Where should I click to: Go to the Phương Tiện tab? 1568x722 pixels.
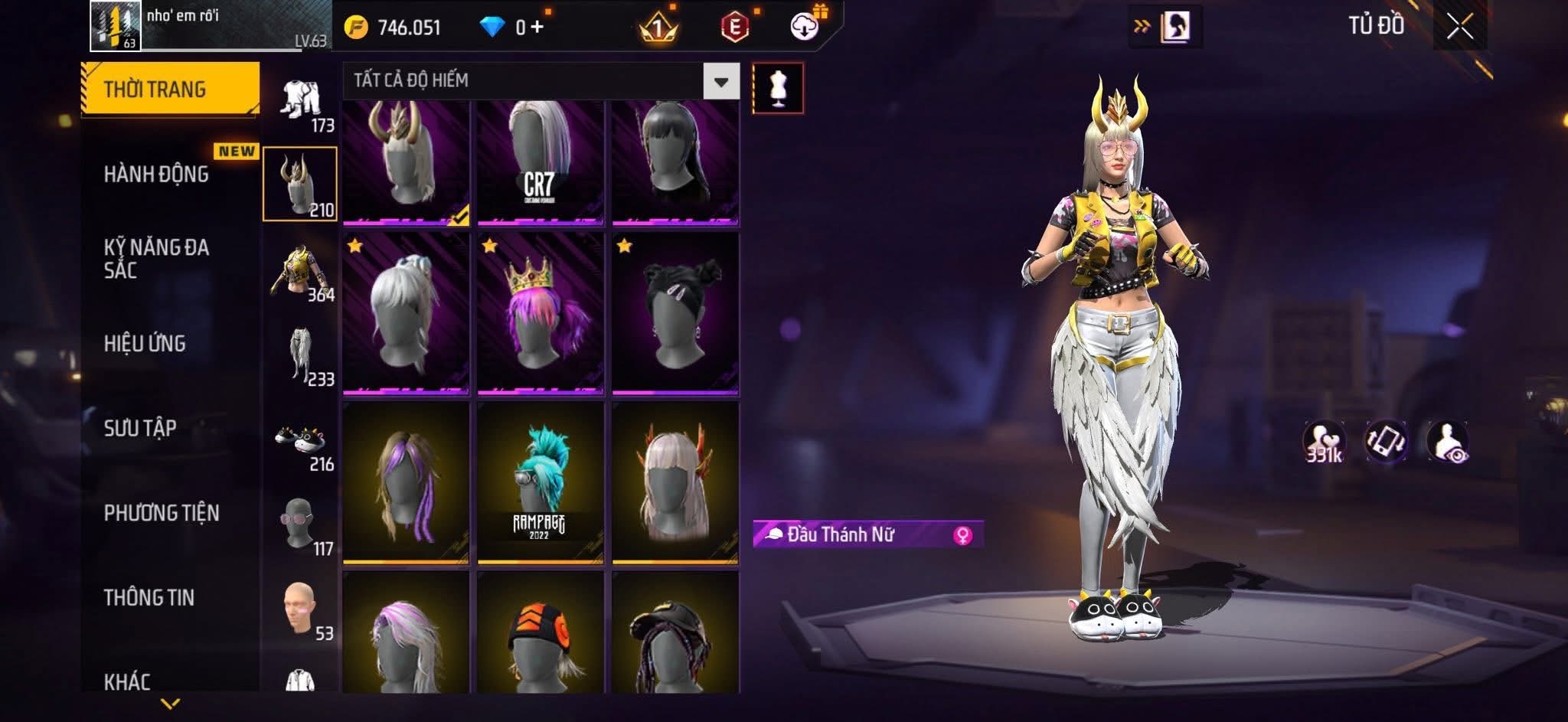(x=162, y=513)
